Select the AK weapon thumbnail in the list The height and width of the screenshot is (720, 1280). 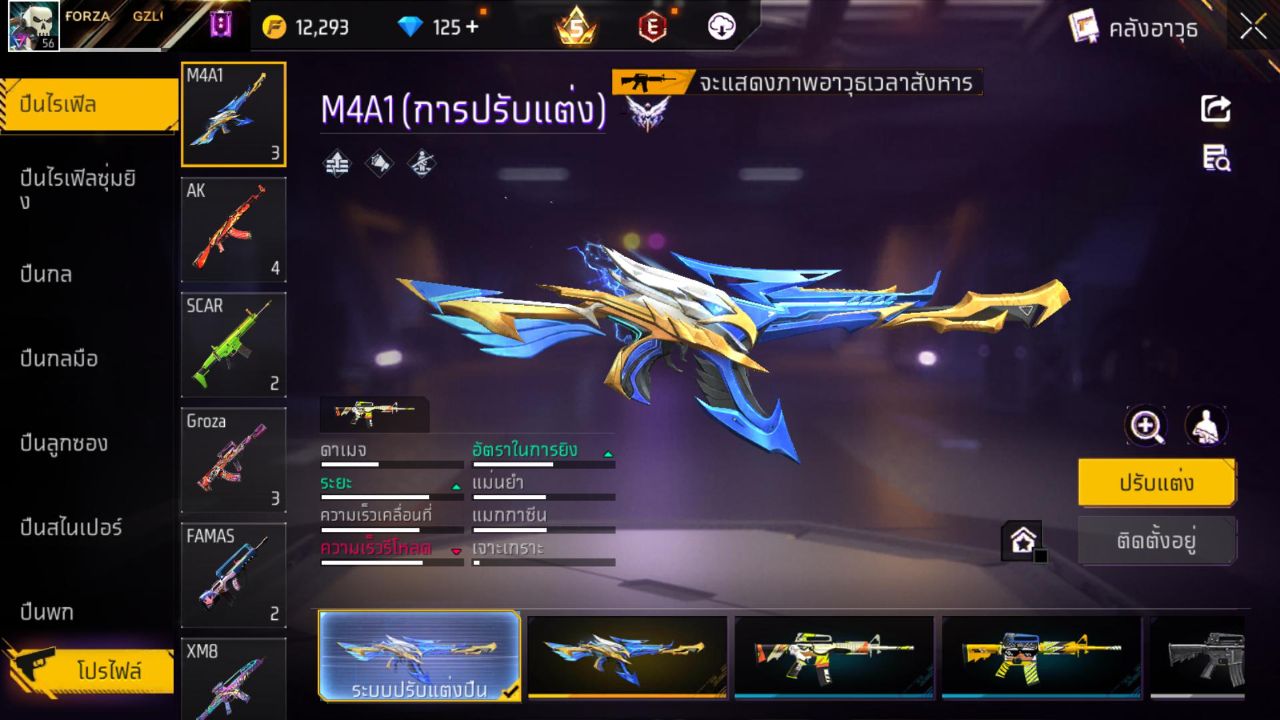click(233, 230)
